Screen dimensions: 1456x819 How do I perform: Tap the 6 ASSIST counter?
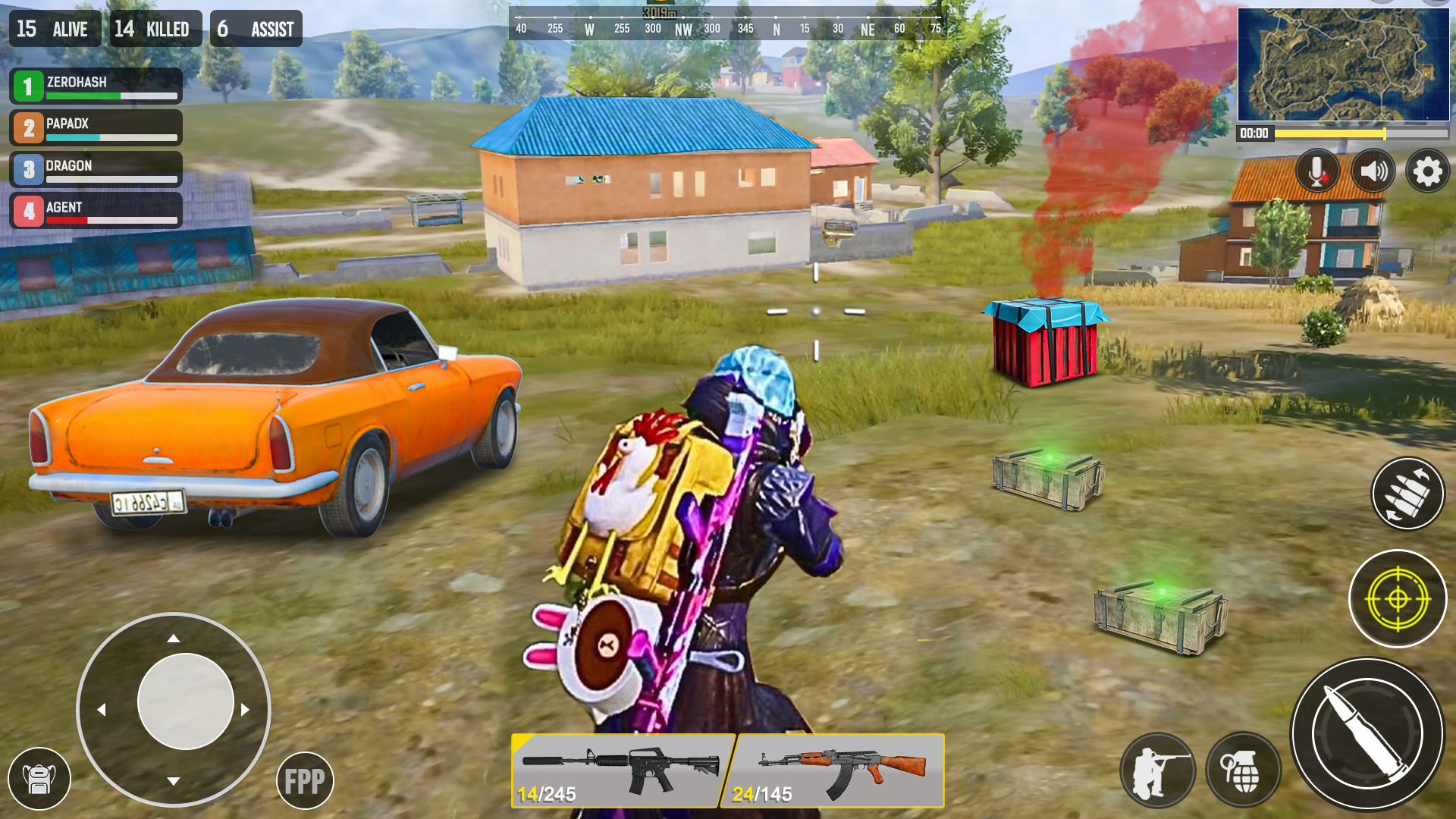(256, 28)
